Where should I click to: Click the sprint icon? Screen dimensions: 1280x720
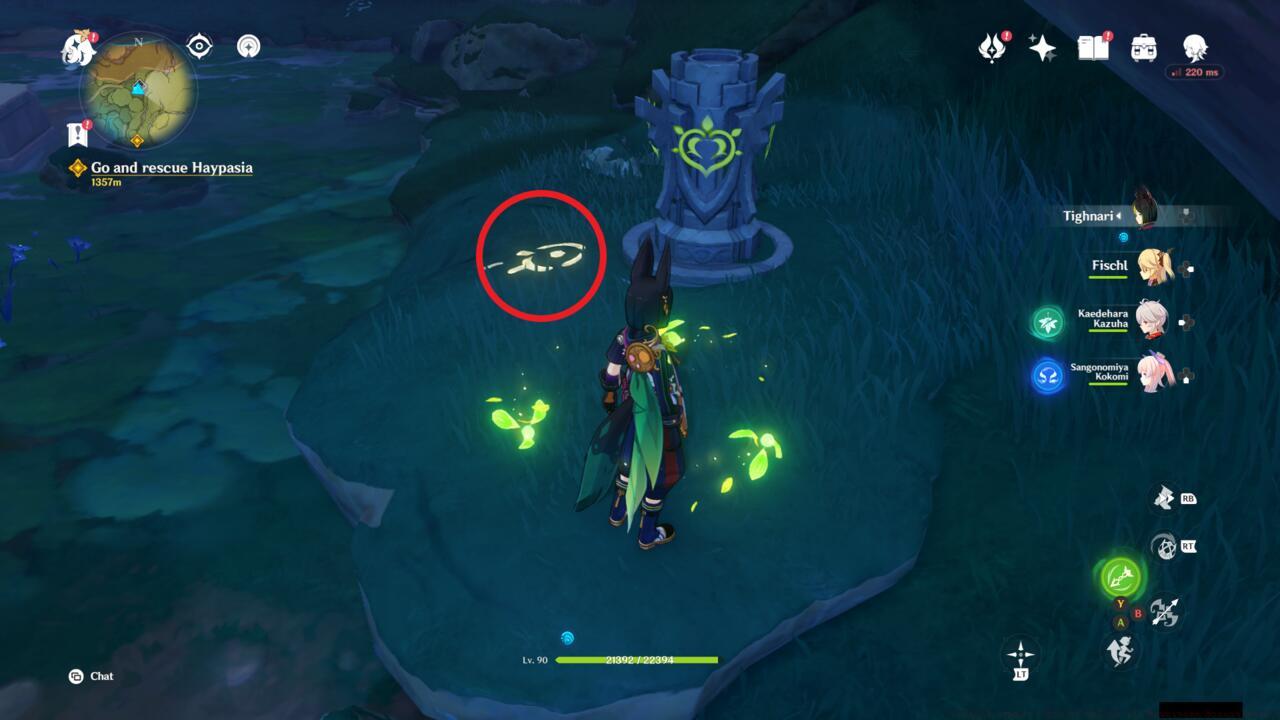[1123, 651]
